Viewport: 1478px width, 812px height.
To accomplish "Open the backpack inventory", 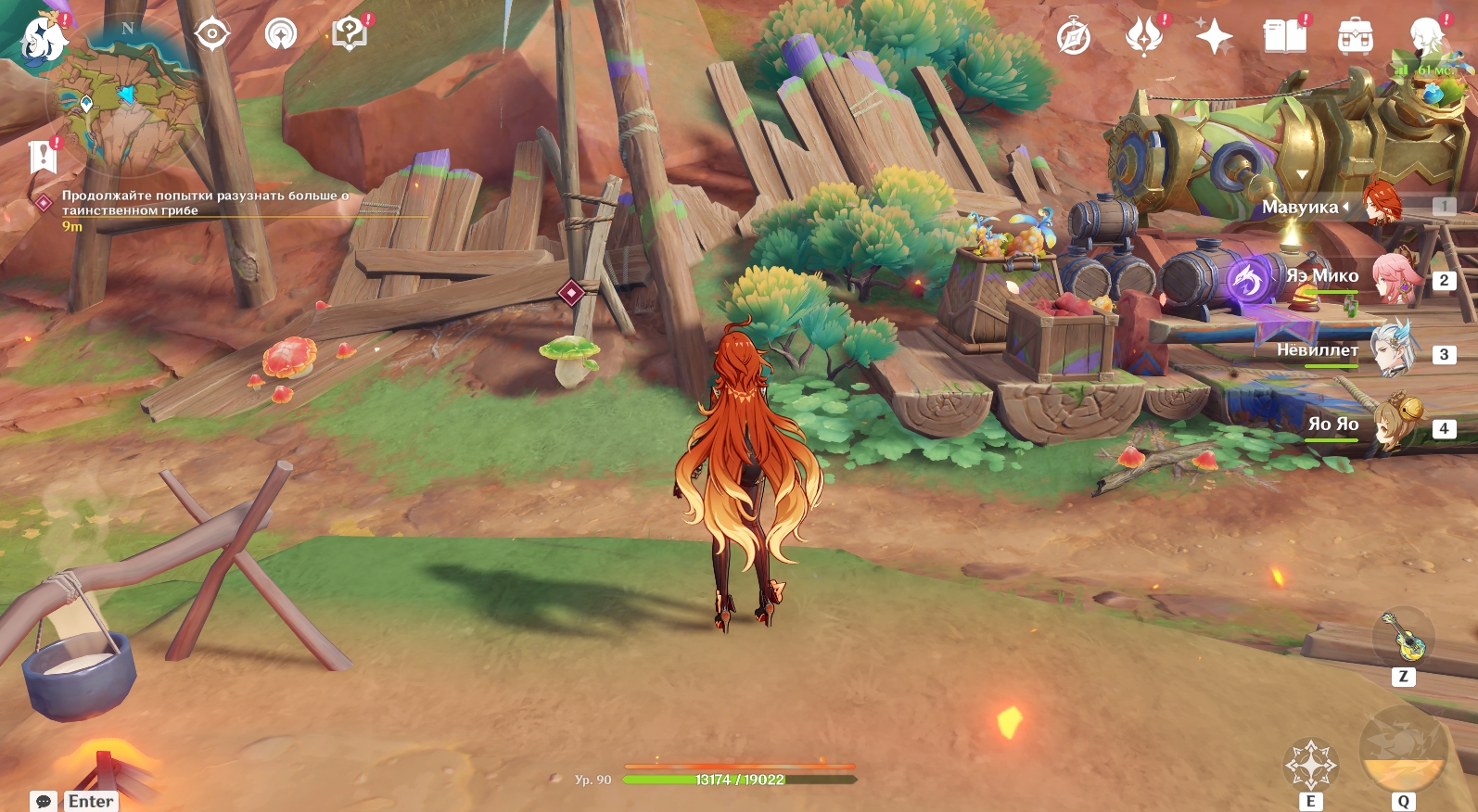I will pos(1355,37).
